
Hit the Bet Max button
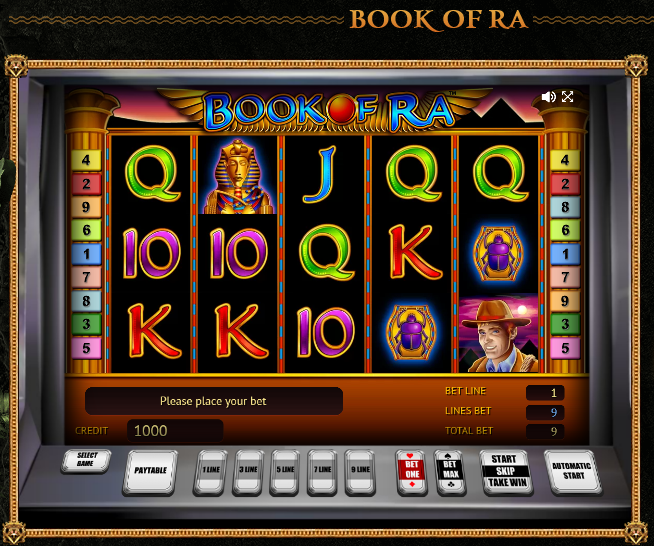[x=450, y=469]
